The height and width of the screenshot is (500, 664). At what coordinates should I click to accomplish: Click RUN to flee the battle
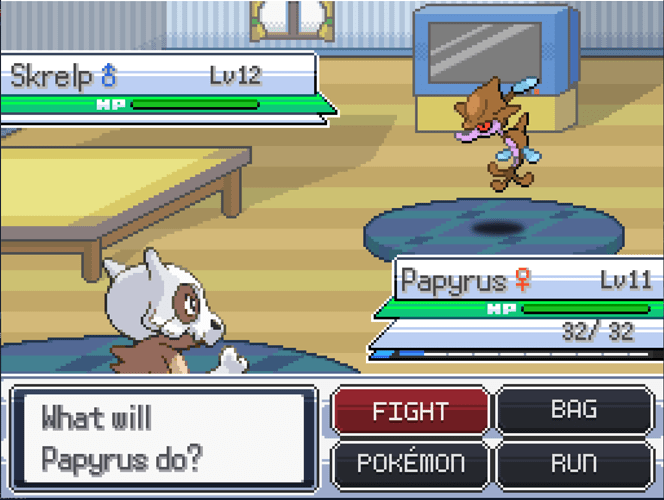[x=574, y=464]
